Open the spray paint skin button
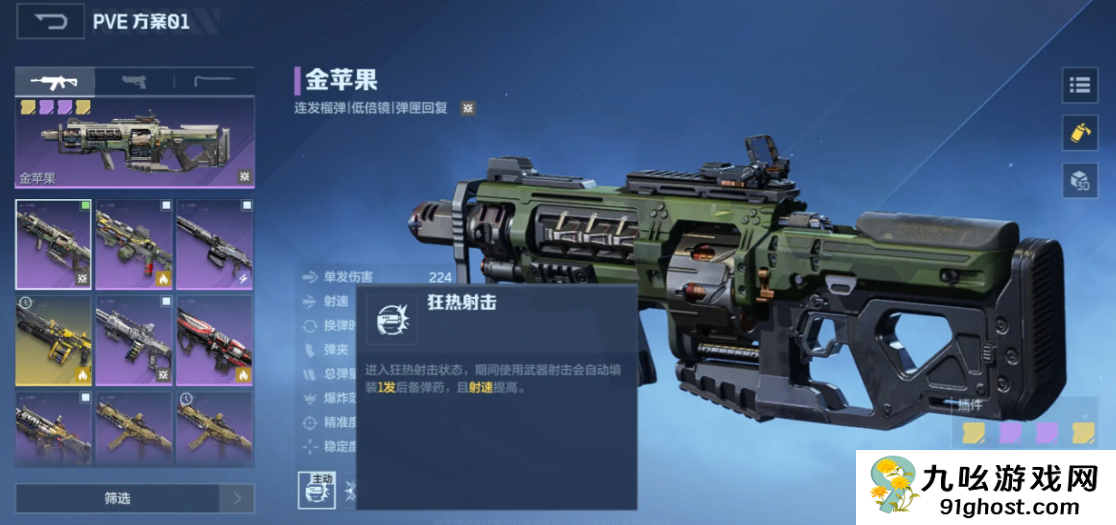Image resolution: width=1116 pixels, height=525 pixels. [1080, 133]
